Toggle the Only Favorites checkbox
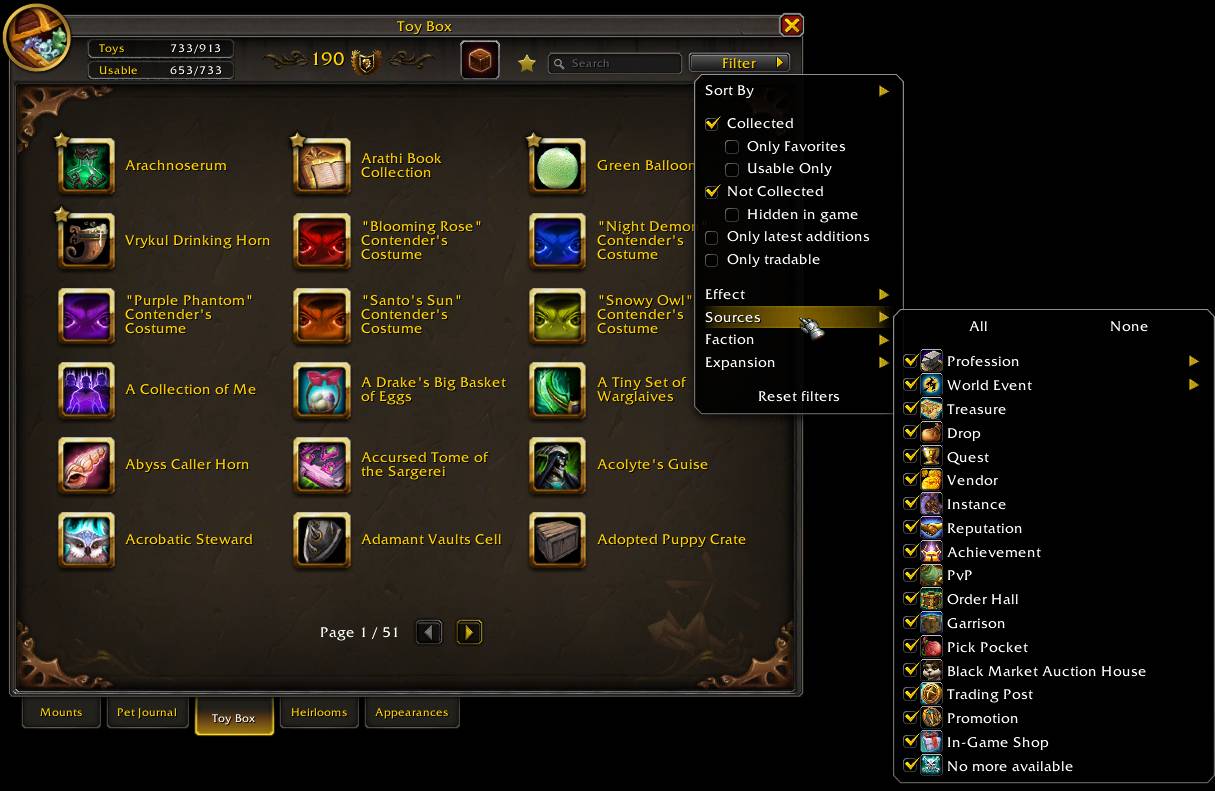 [x=732, y=147]
